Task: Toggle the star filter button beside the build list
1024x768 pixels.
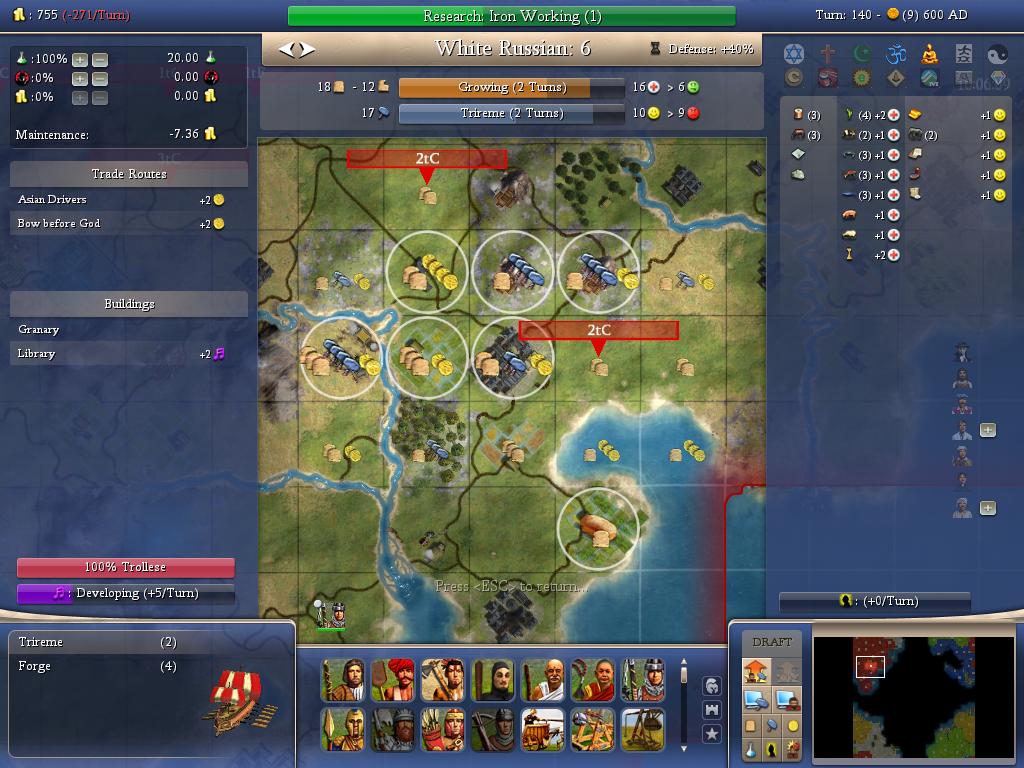Action: [712, 734]
